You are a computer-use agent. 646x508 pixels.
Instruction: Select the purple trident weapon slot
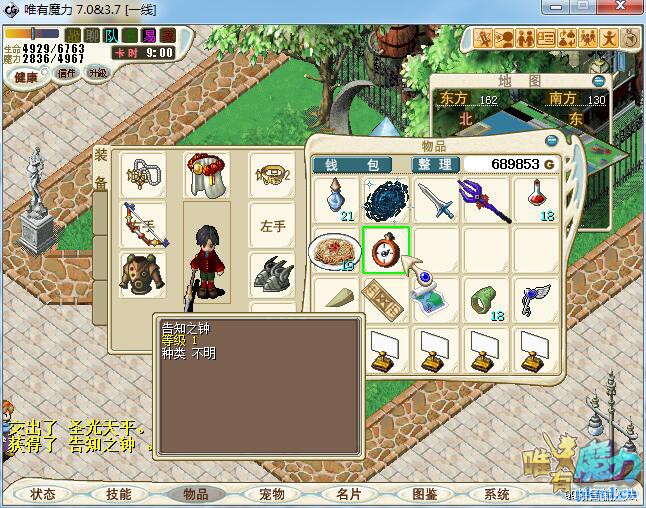pos(484,200)
